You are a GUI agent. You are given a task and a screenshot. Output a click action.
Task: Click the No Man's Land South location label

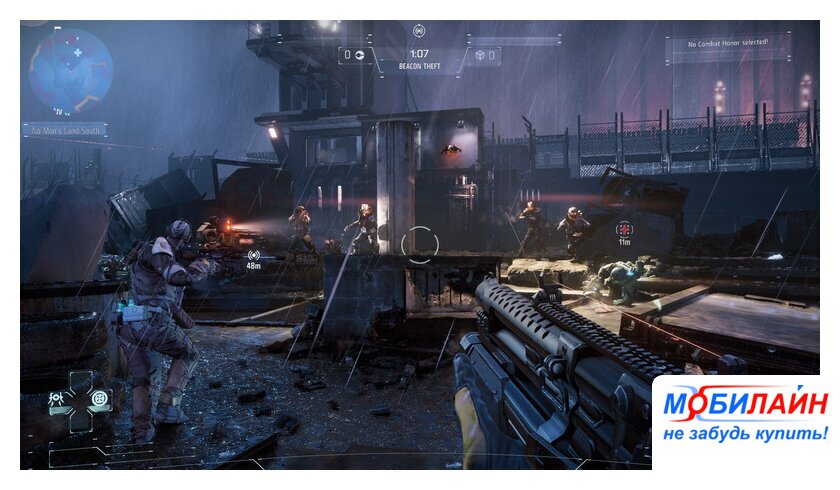66,130
